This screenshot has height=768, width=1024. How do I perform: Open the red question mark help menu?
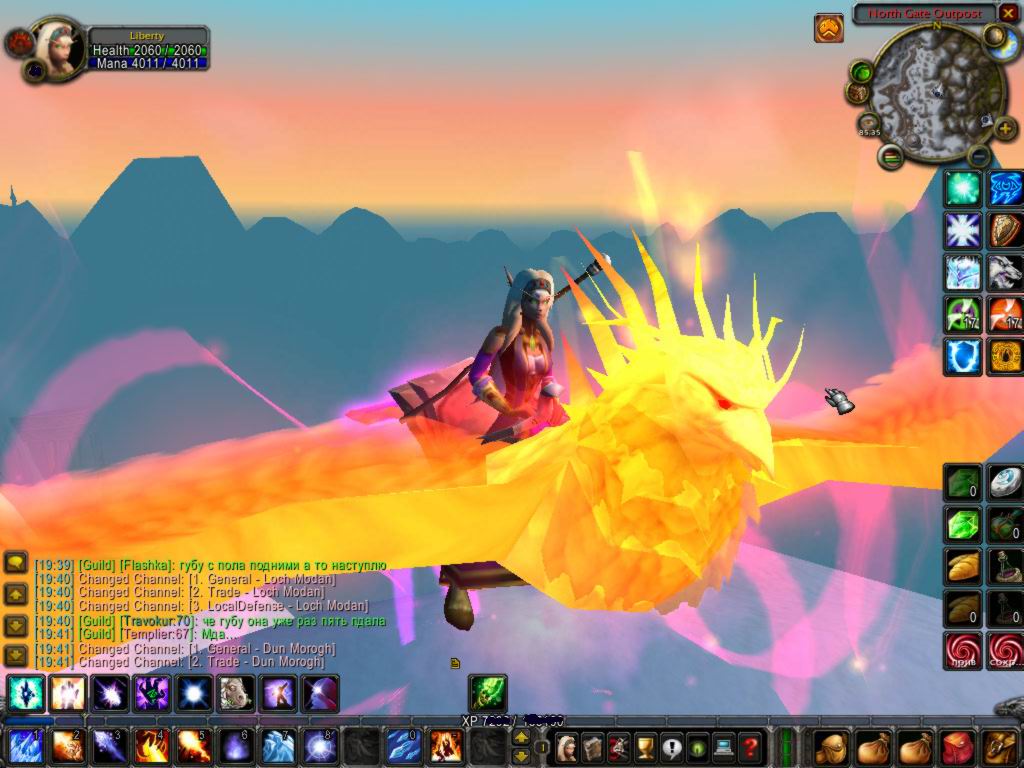750,746
